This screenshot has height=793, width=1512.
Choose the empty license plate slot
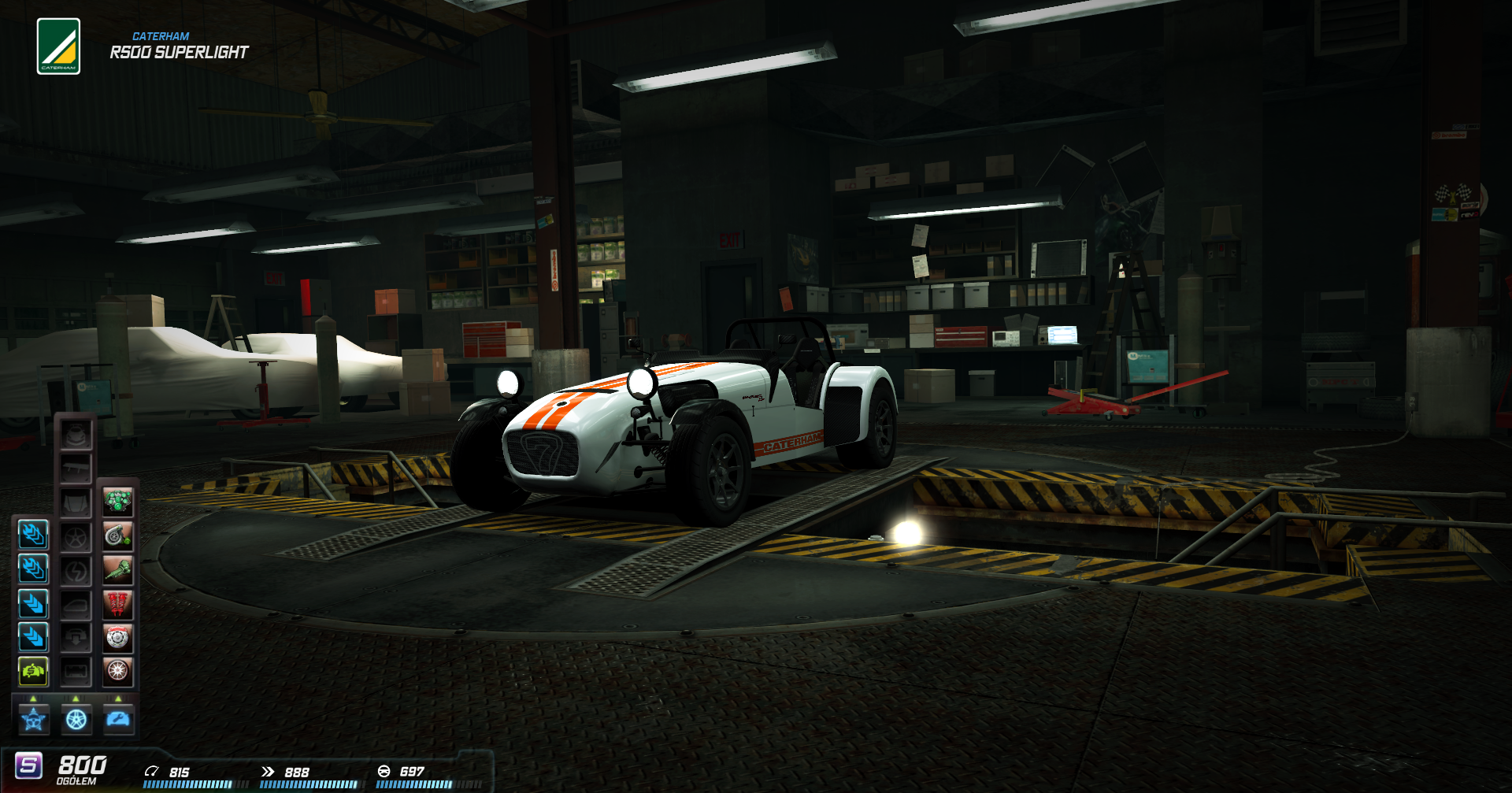76,672
